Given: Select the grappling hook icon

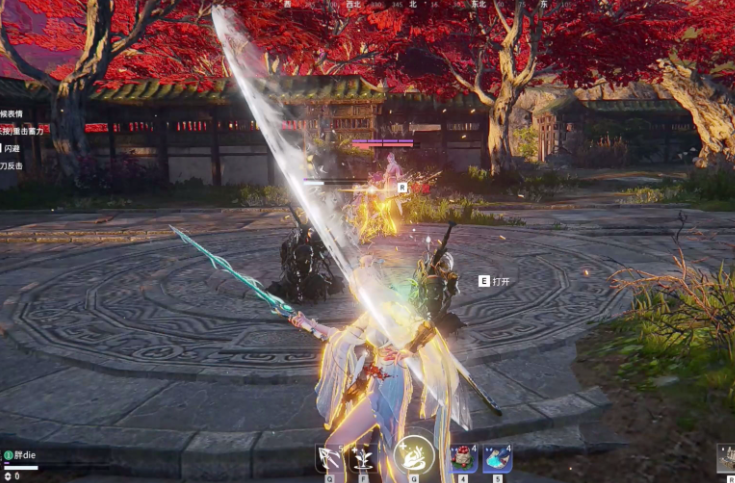Looking at the screenshot, I should [328, 459].
